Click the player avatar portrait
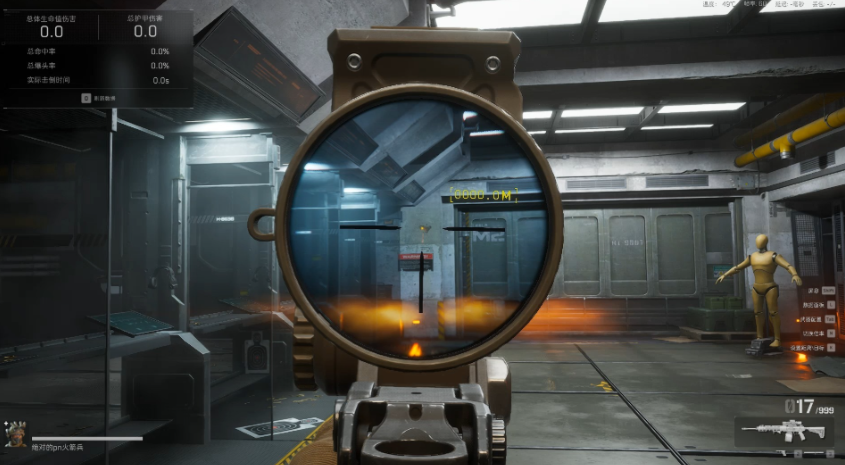 15,435
